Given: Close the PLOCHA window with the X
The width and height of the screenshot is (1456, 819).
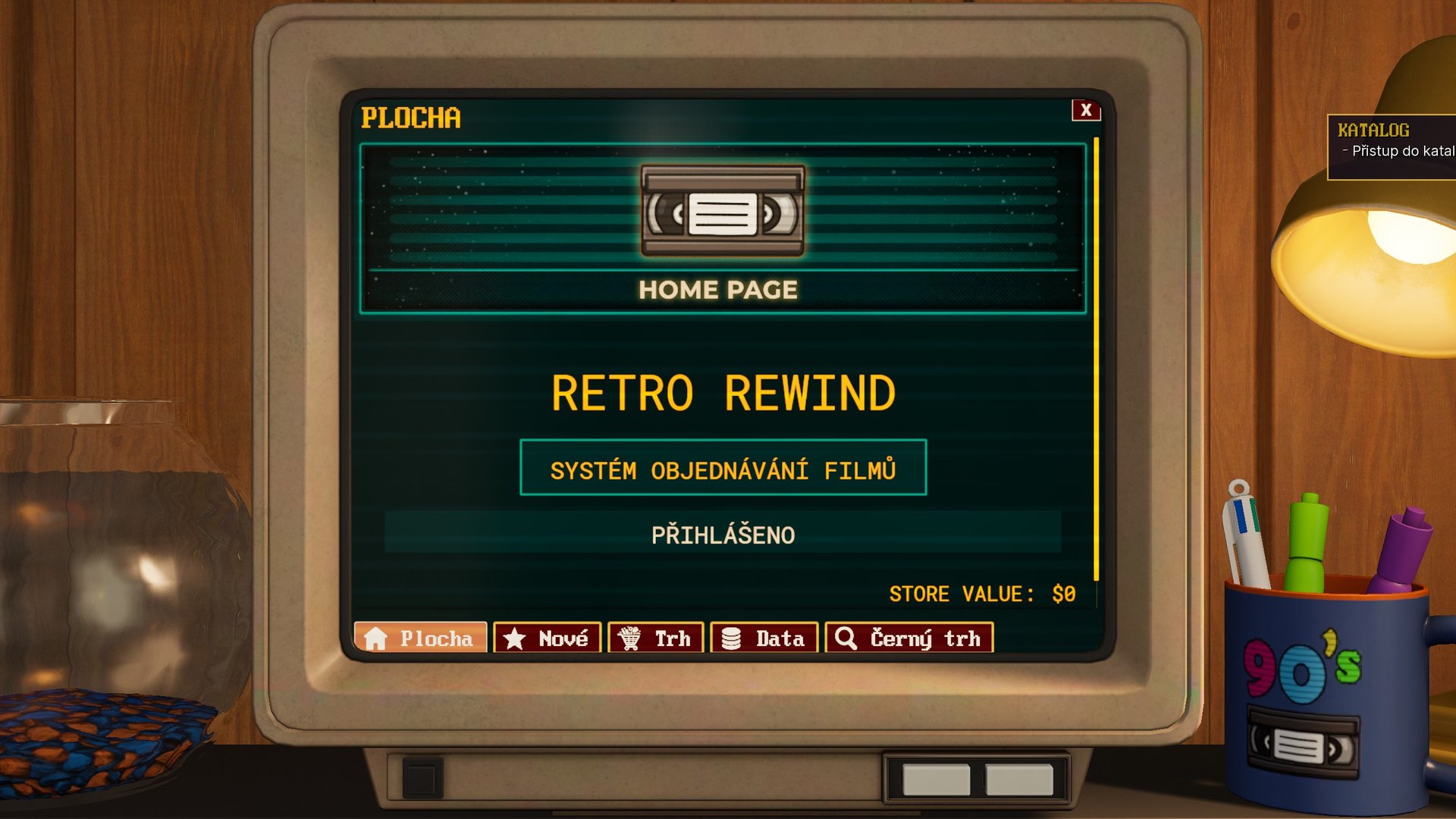Looking at the screenshot, I should (1086, 110).
